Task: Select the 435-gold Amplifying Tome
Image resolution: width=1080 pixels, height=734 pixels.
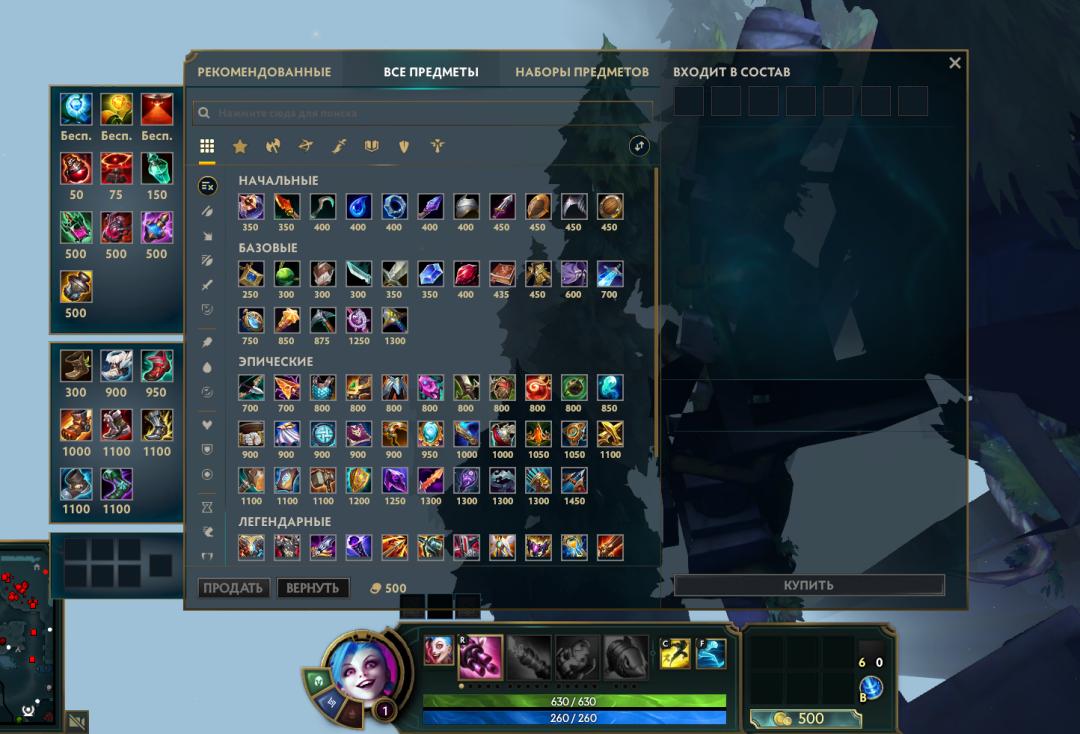Action: pos(502,274)
